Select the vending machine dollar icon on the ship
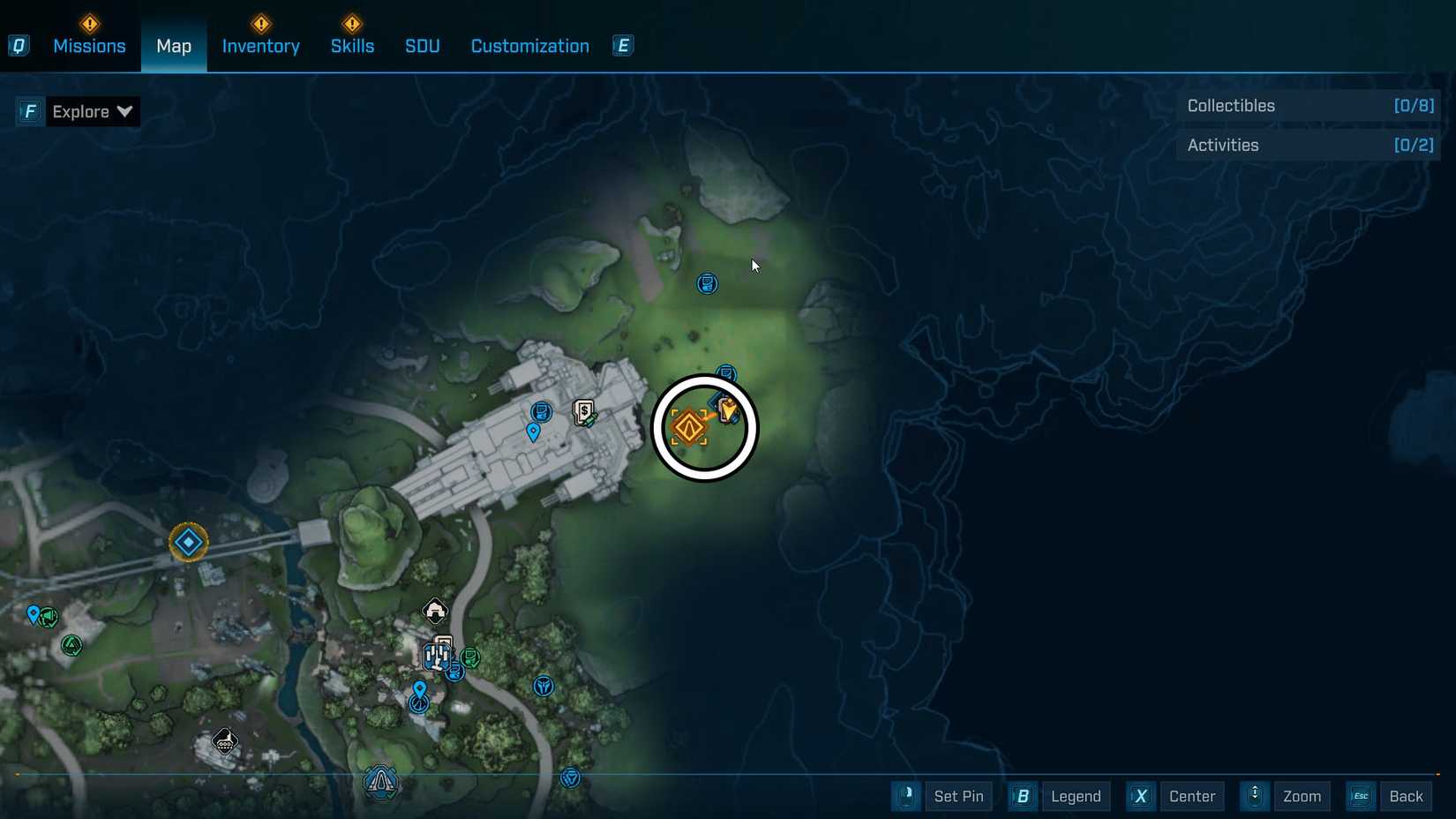The height and width of the screenshot is (819, 1456). [x=582, y=411]
